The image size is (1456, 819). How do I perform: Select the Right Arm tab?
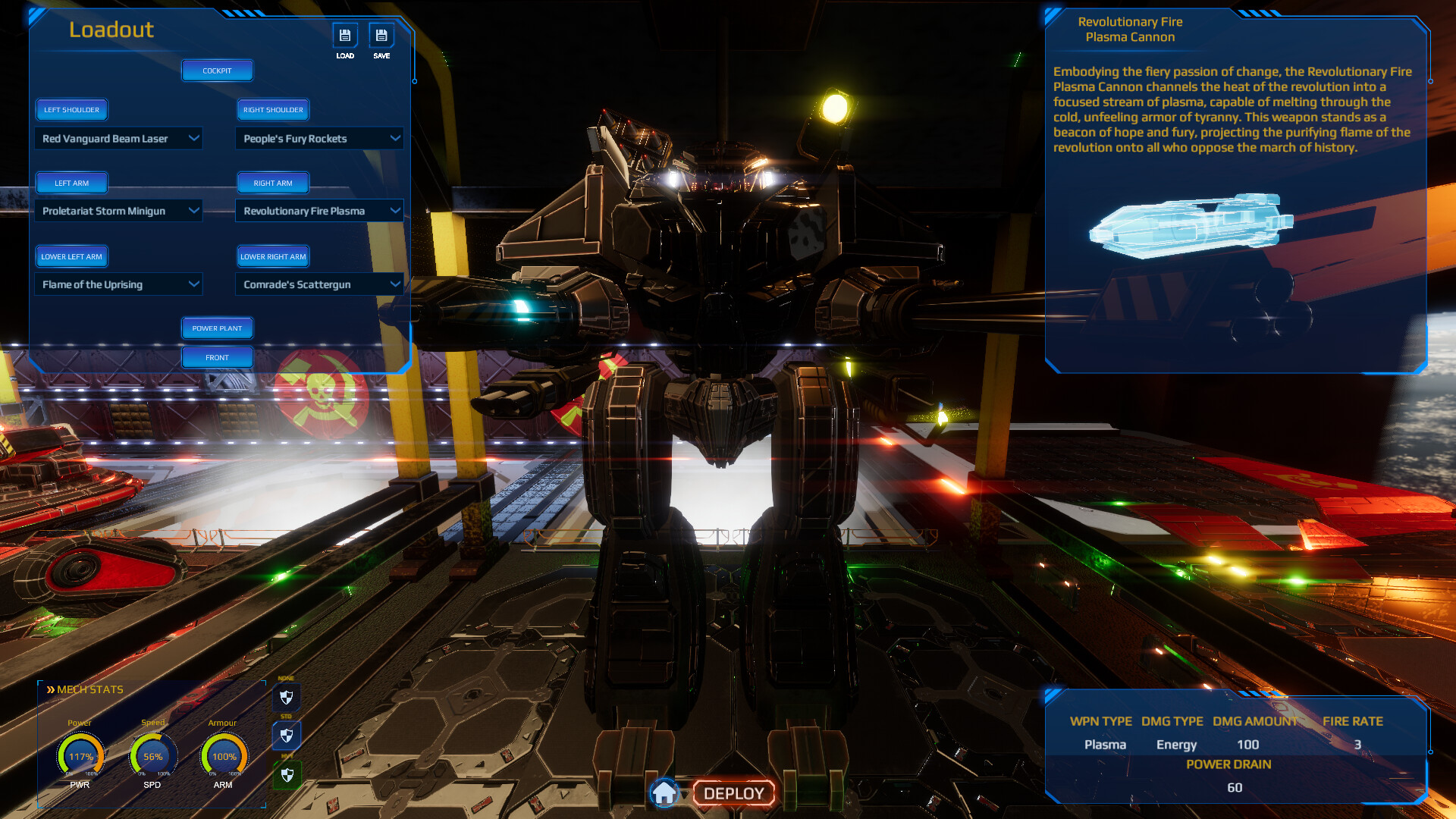coord(272,182)
